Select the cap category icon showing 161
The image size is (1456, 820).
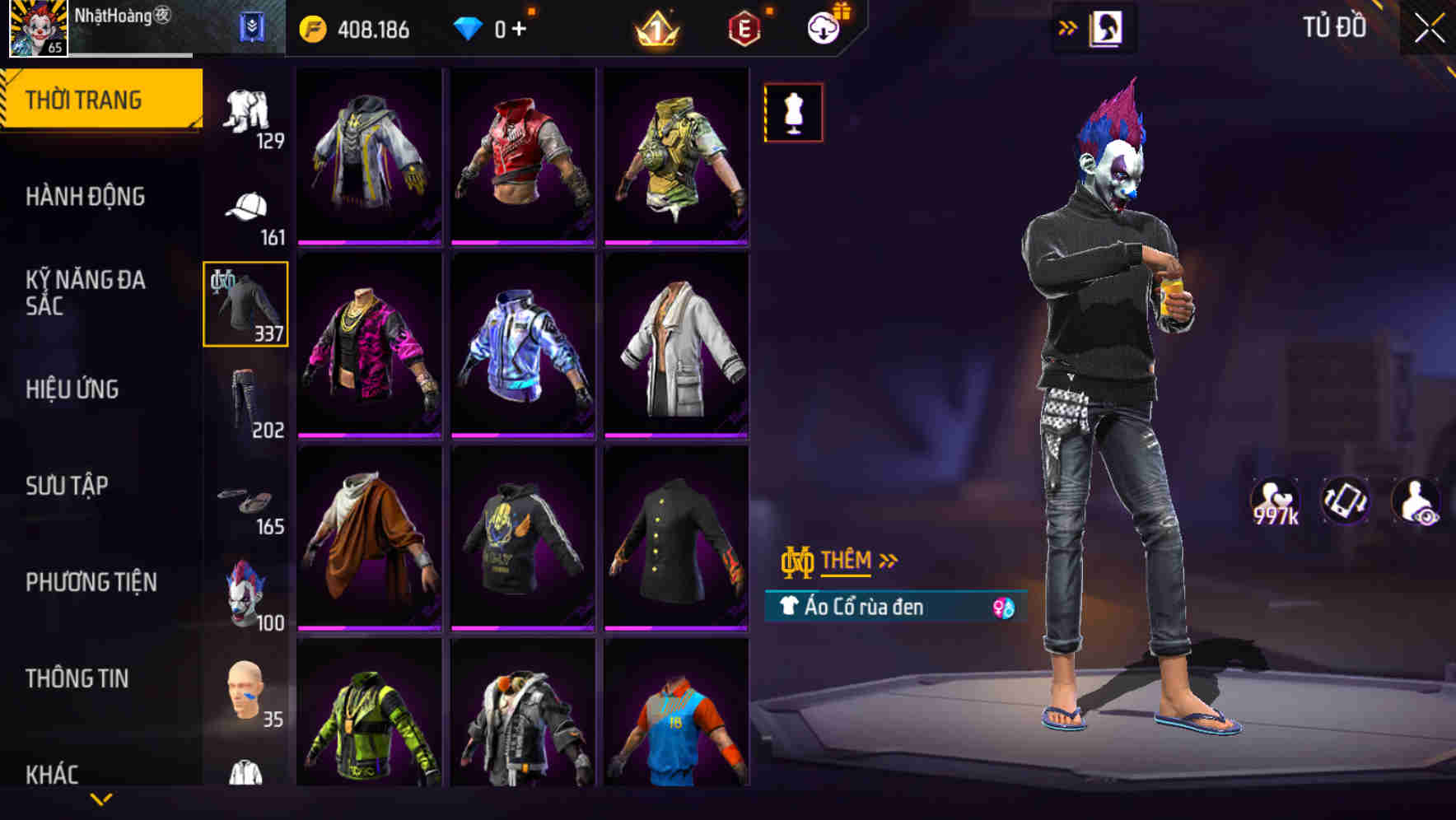(x=245, y=207)
